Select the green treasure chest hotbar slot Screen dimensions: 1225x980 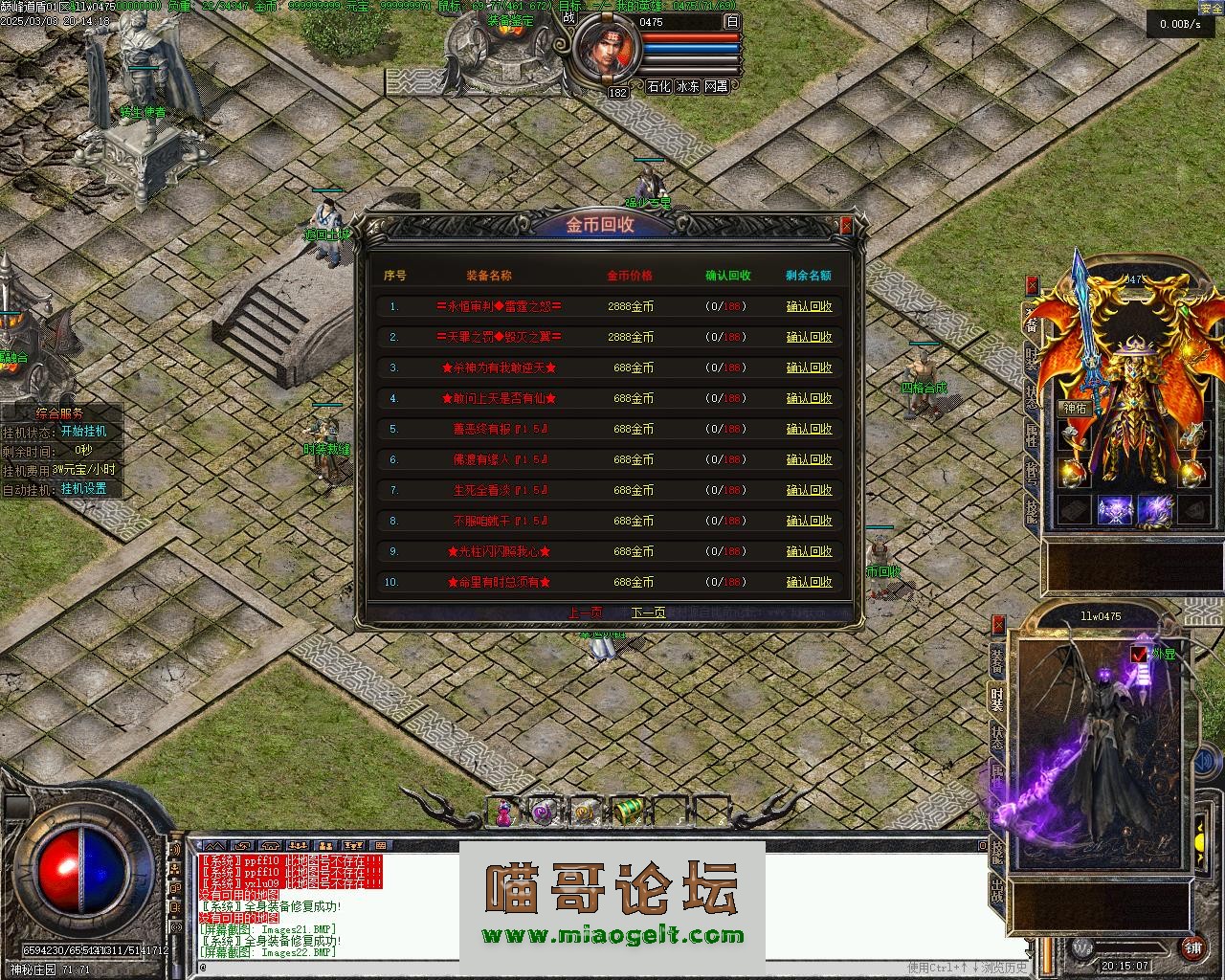coord(625,812)
